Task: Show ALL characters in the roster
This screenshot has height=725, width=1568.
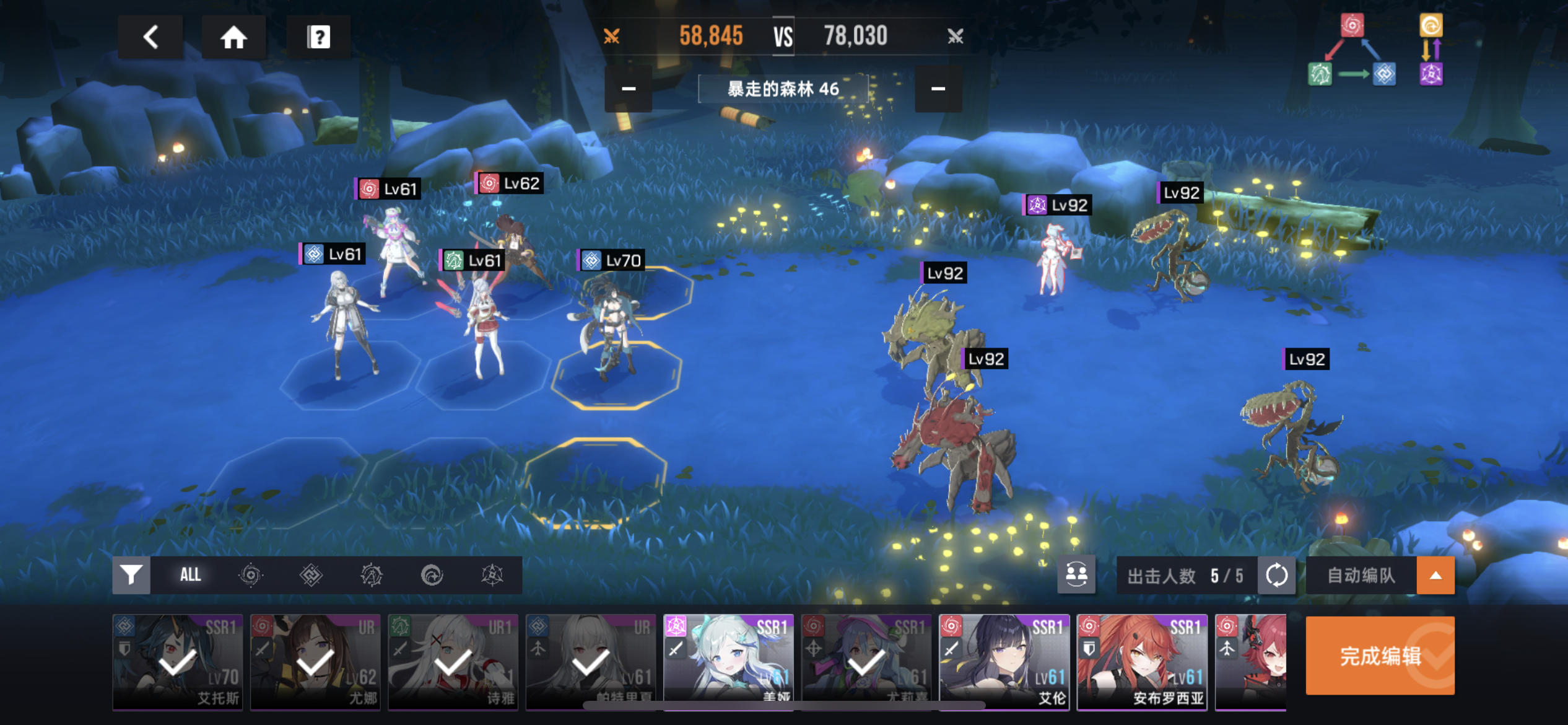Action: tap(190, 575)
